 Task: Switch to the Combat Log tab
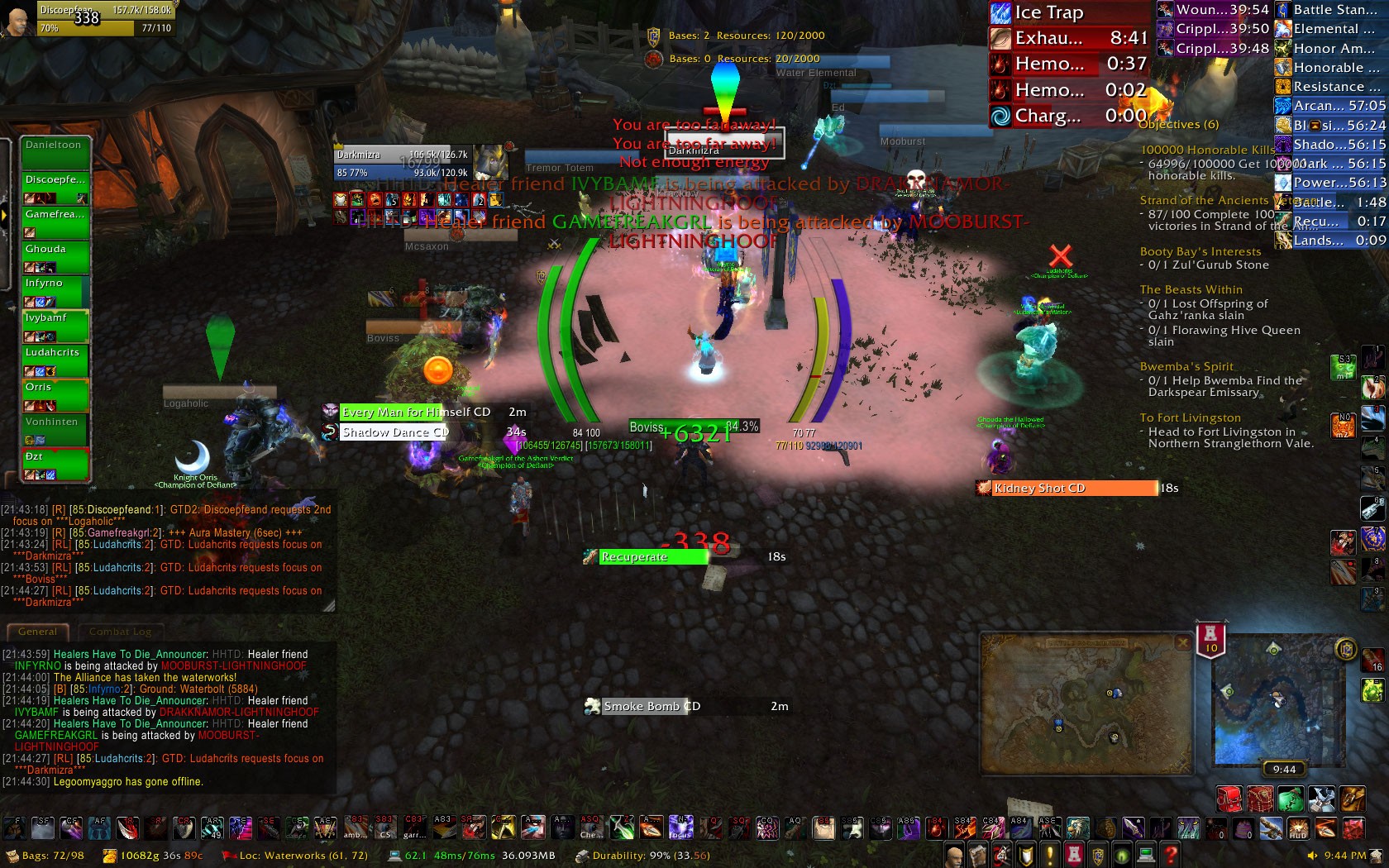(121, 631)
